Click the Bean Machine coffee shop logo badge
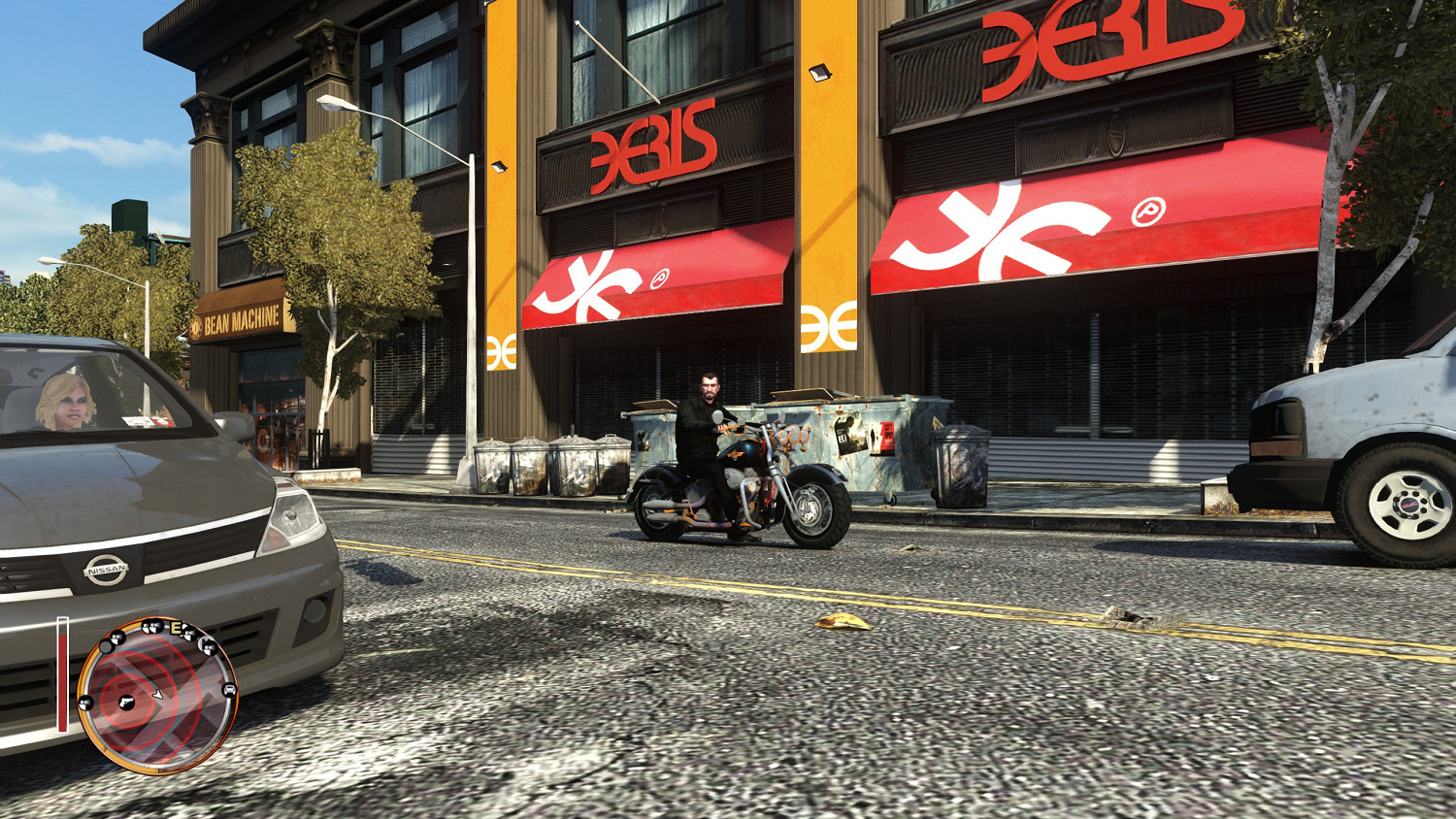 pos(196,327)
